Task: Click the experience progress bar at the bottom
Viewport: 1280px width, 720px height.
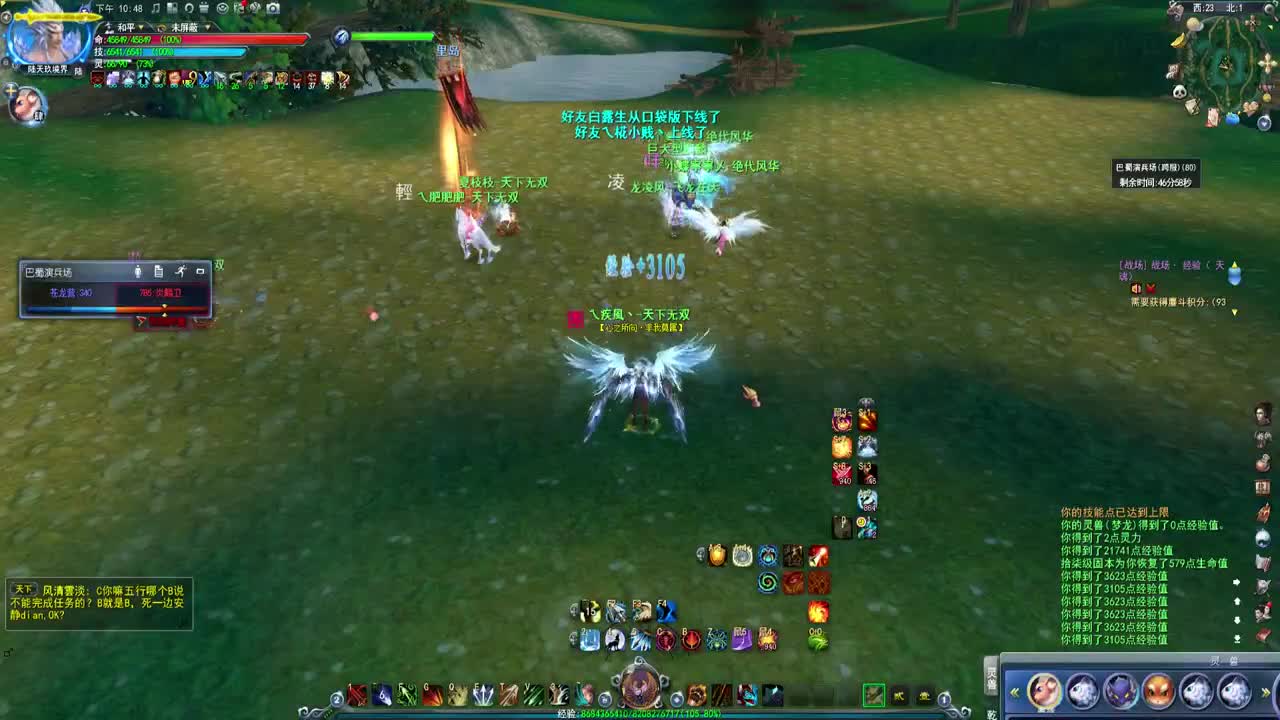Action: point(640,712)
